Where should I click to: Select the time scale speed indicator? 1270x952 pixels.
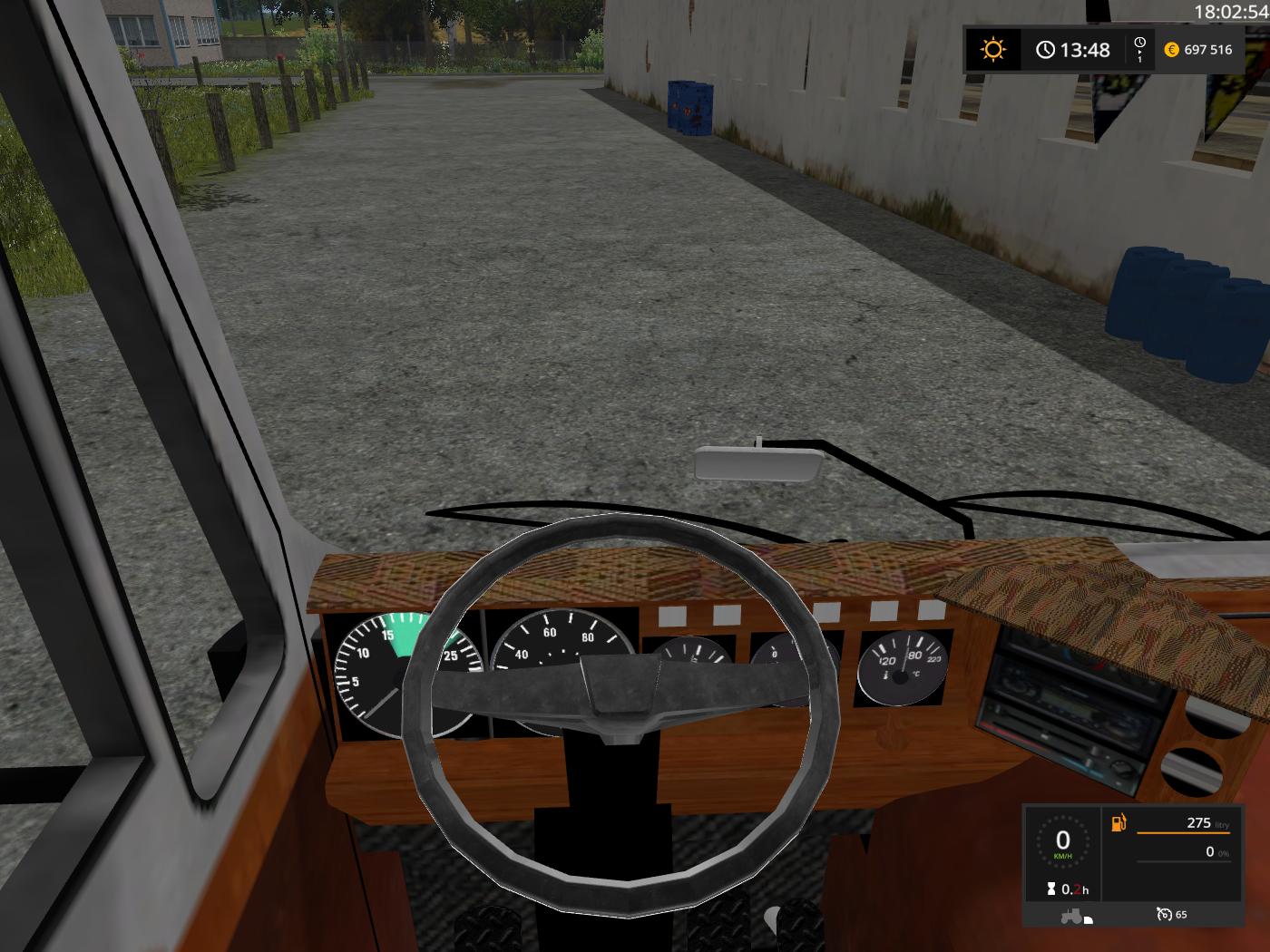click(1139, 49)
